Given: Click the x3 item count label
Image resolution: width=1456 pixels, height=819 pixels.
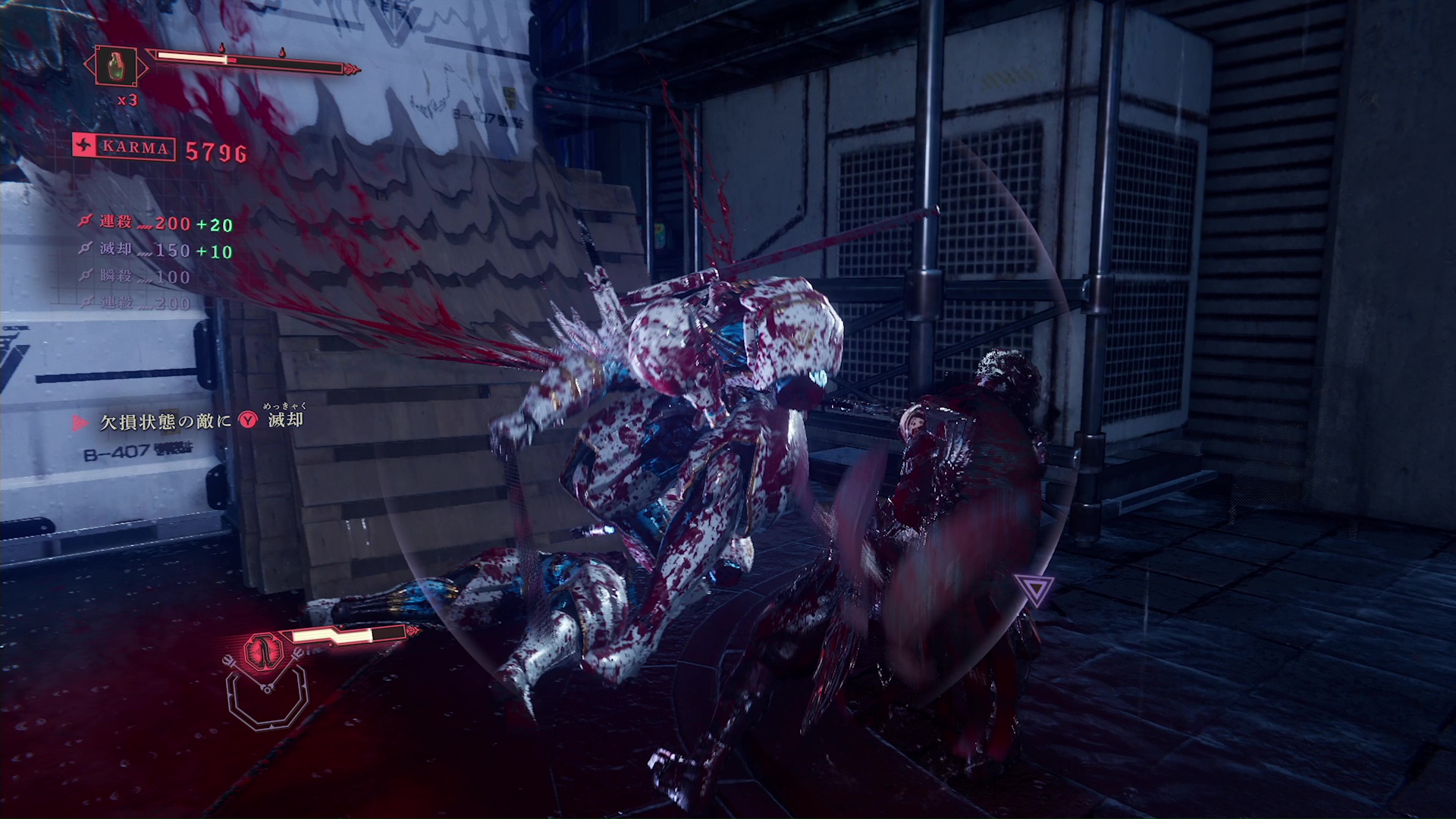Looking at the screenshot, I should tap(127, 99).
